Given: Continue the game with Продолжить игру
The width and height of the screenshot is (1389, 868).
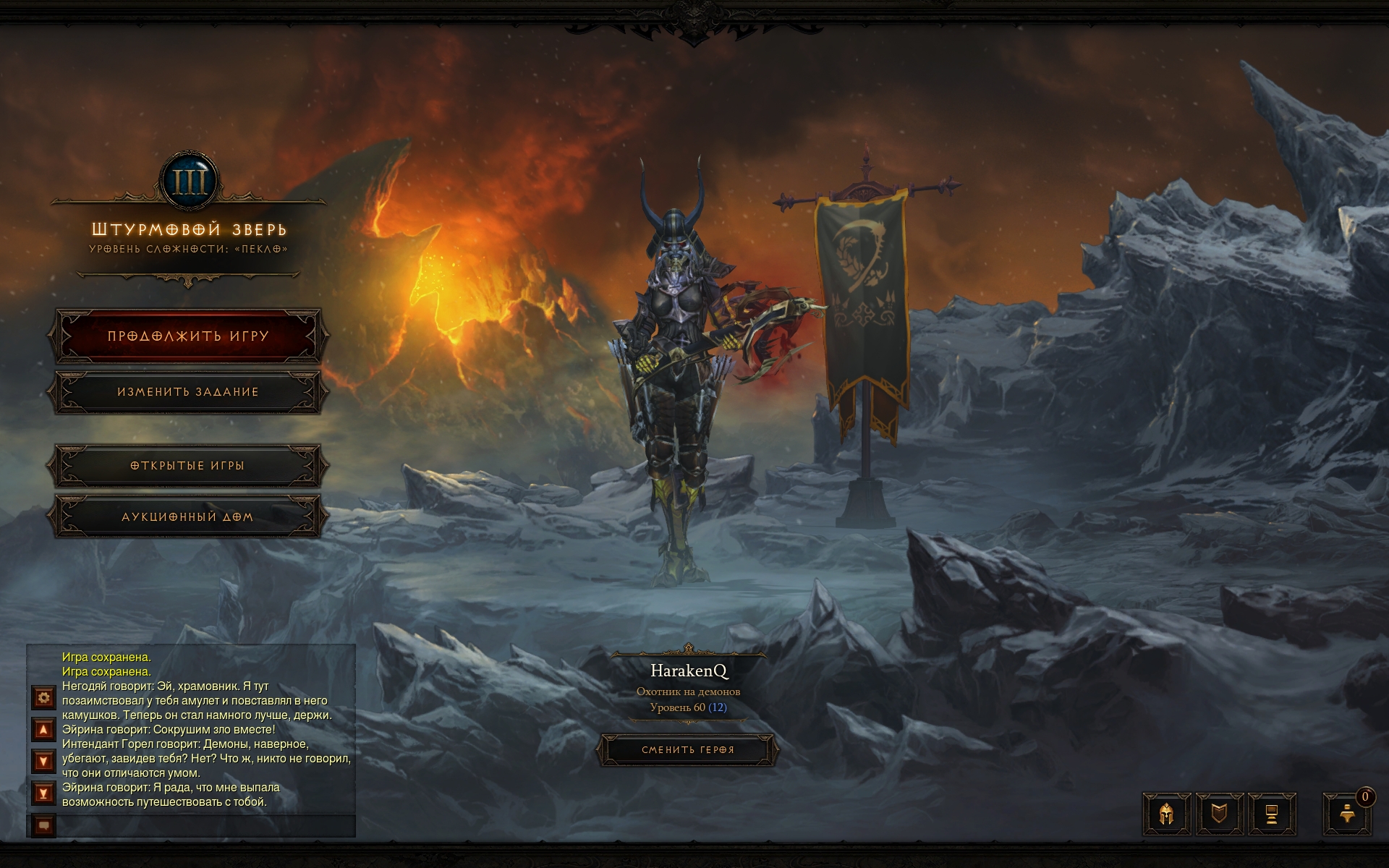Looking at the screenshot, I should coord(188,336).
